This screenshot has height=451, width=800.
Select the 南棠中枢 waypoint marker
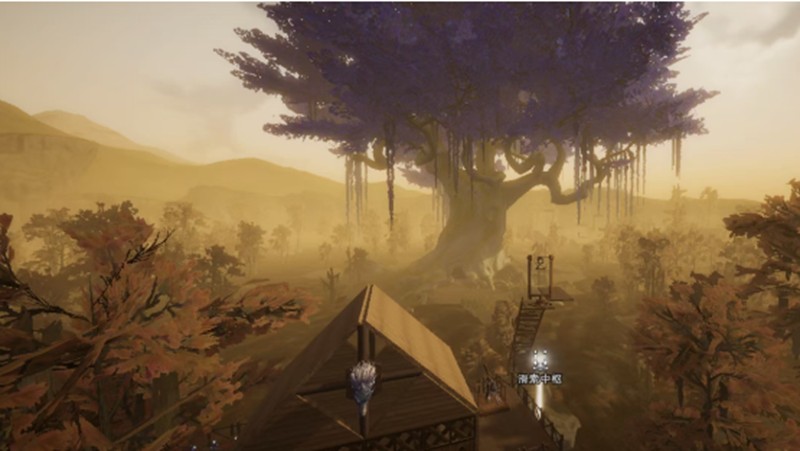pyautogui.click(x=539, y=361)
